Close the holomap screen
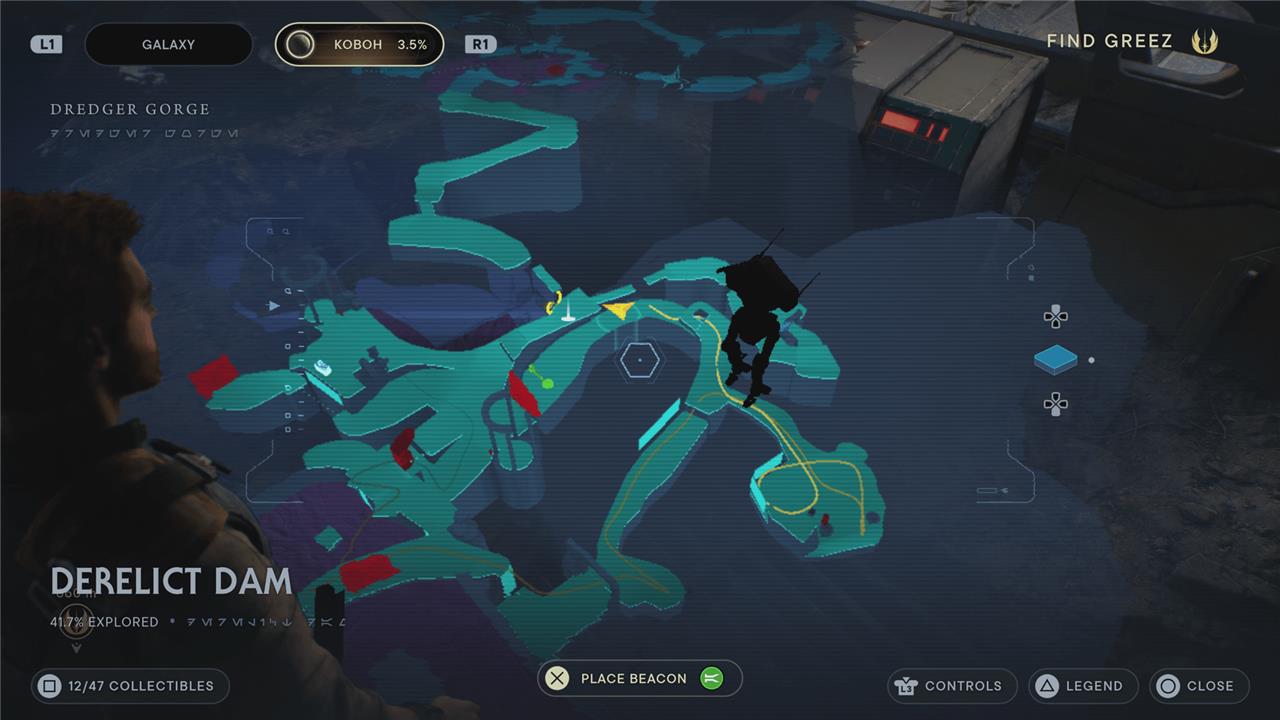Viewport: 1280px width, 720px height. (1199, 686)
